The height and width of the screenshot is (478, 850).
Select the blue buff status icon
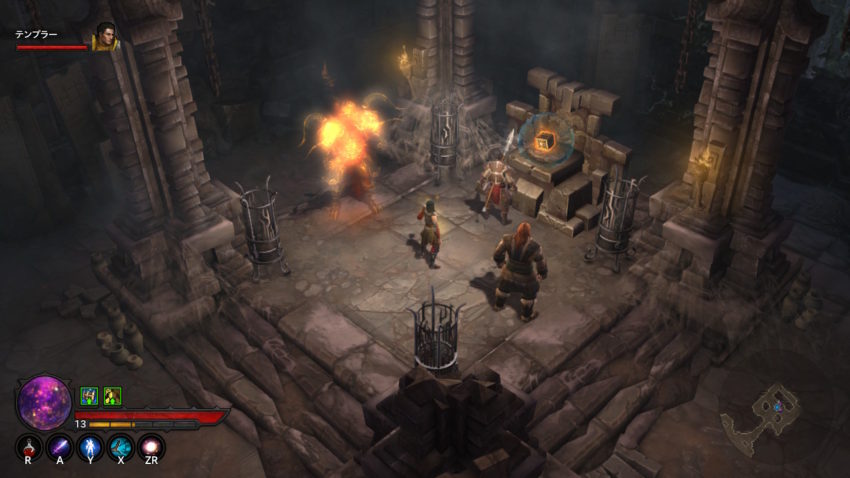point(89,396)
